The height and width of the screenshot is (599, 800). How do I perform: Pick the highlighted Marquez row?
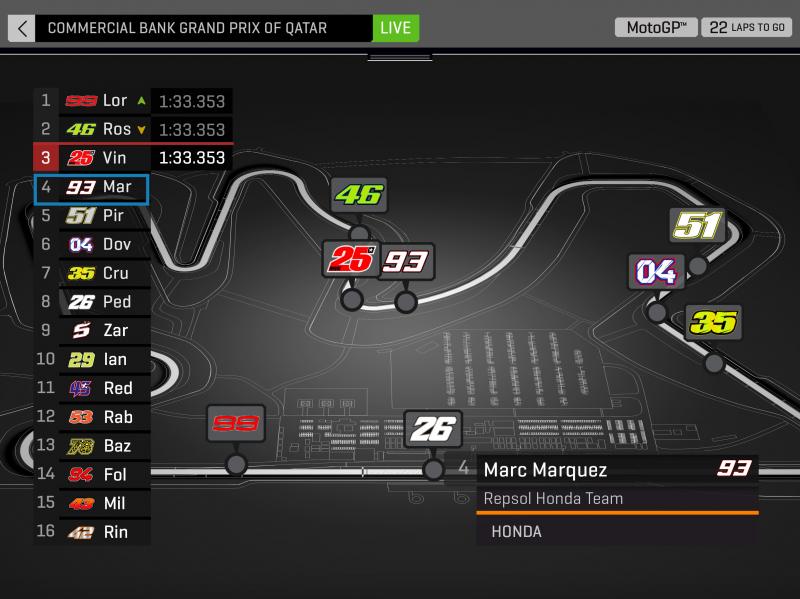[x=92, y=187]
